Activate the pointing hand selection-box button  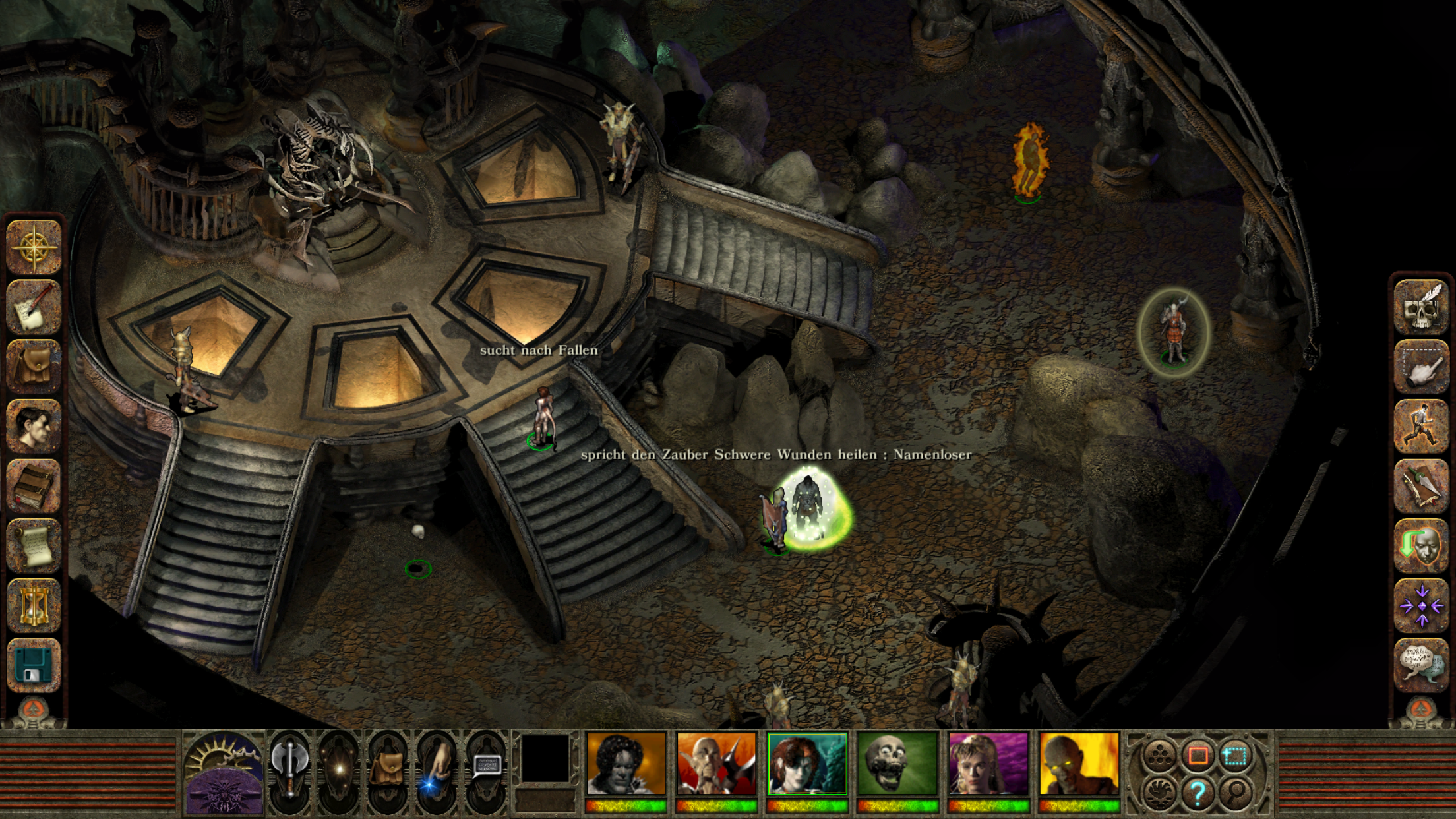coord(1422,367)
